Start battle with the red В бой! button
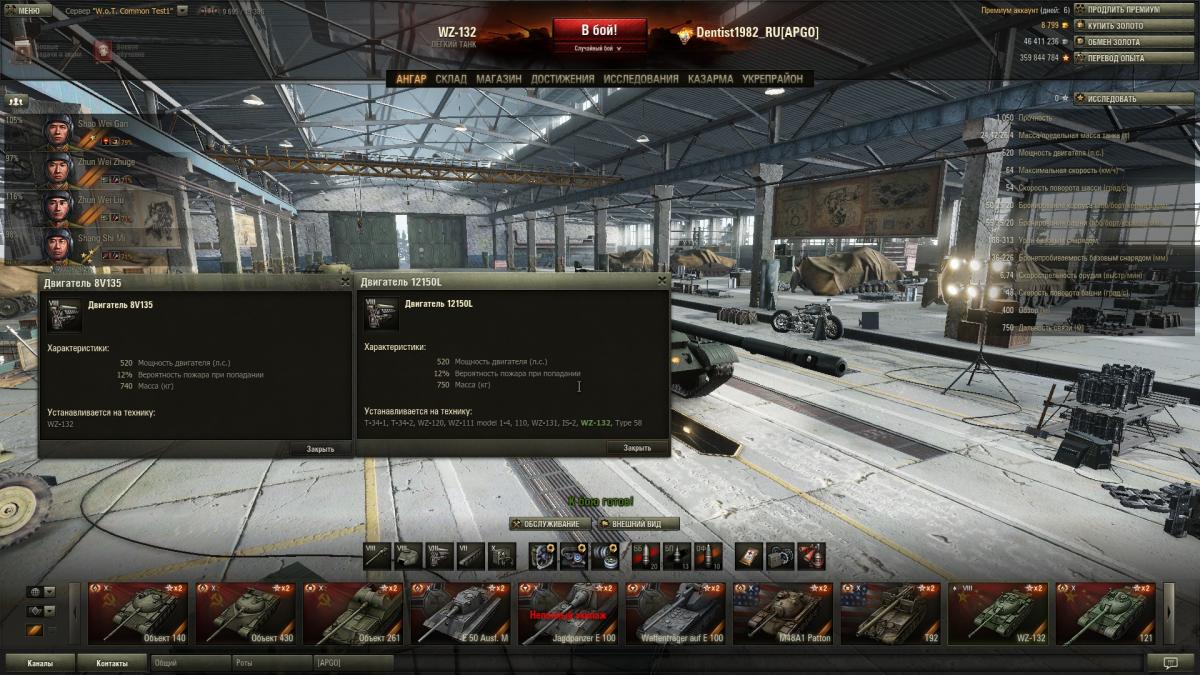Viewport: 1200px width, 675px height. (x=599, y=30)
